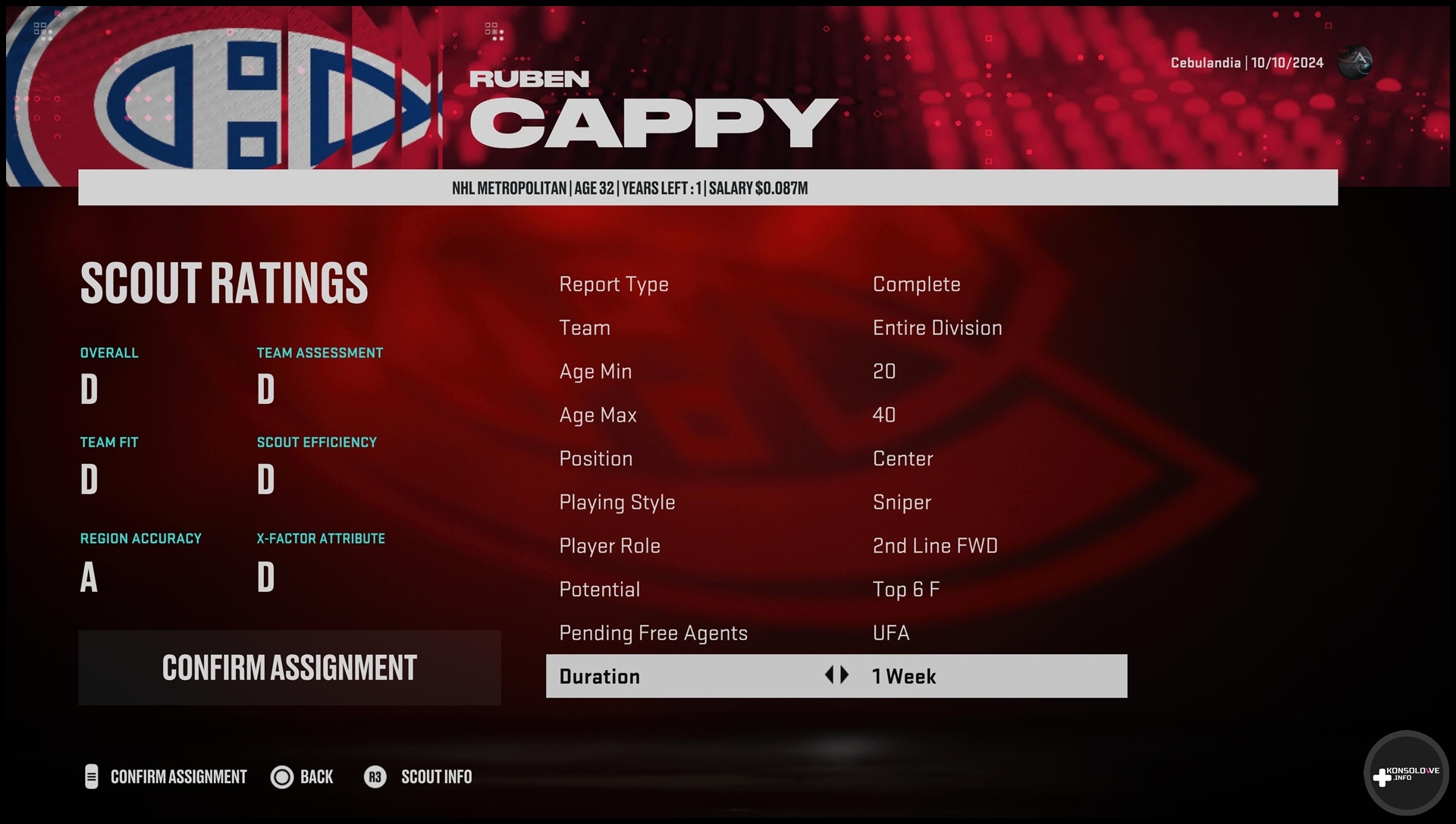
Task: Choose the Potential setting row
Action: point(836,590)
